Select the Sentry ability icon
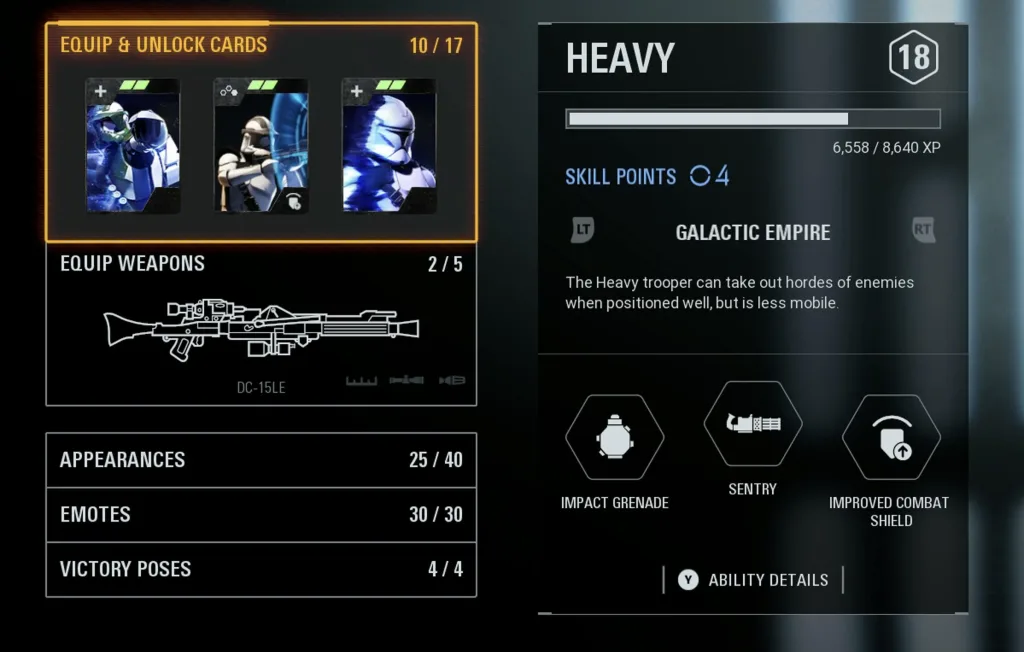The width and height of the screenshot is (1024, 652). point(752,424)
